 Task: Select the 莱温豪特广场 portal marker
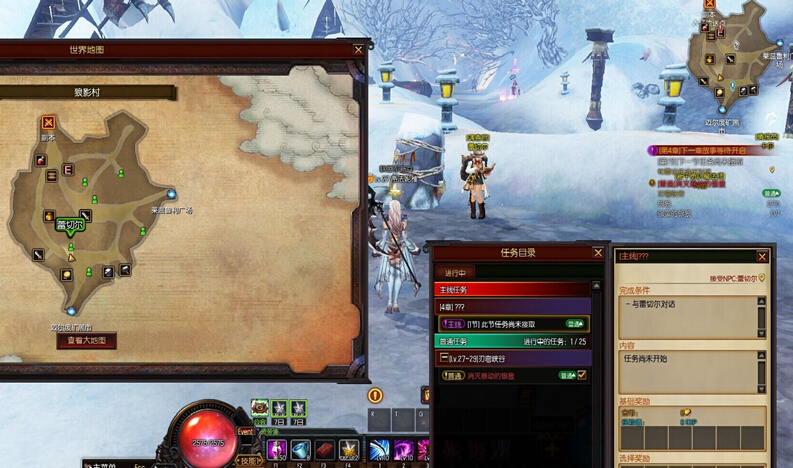[172, 194]
